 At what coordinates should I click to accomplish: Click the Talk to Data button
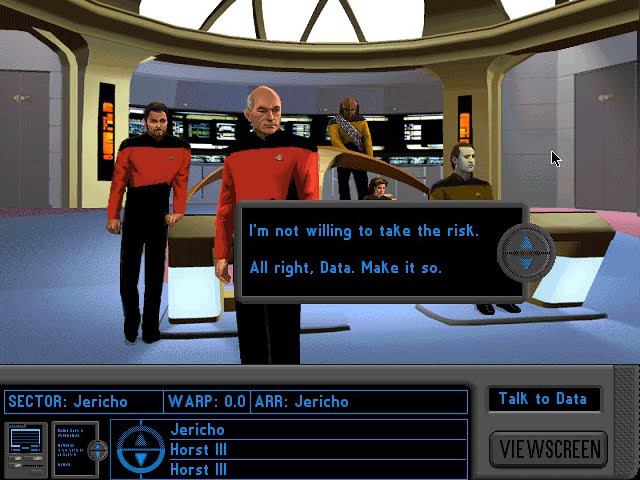(x=543, y=398)
